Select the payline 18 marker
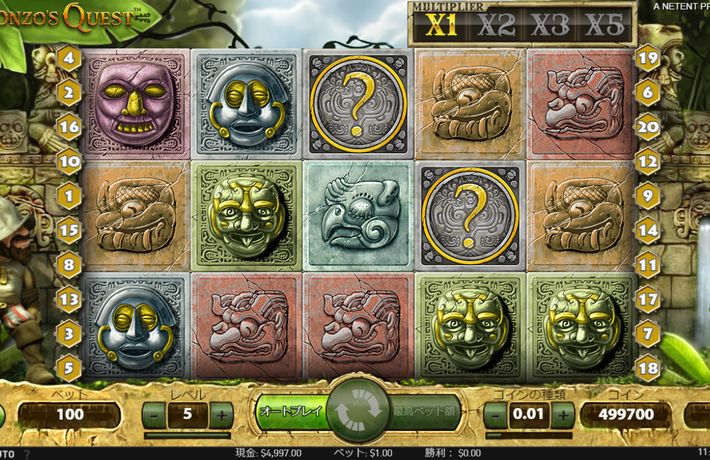The height and width of the screenshot is (460, 710). [647, 367]
